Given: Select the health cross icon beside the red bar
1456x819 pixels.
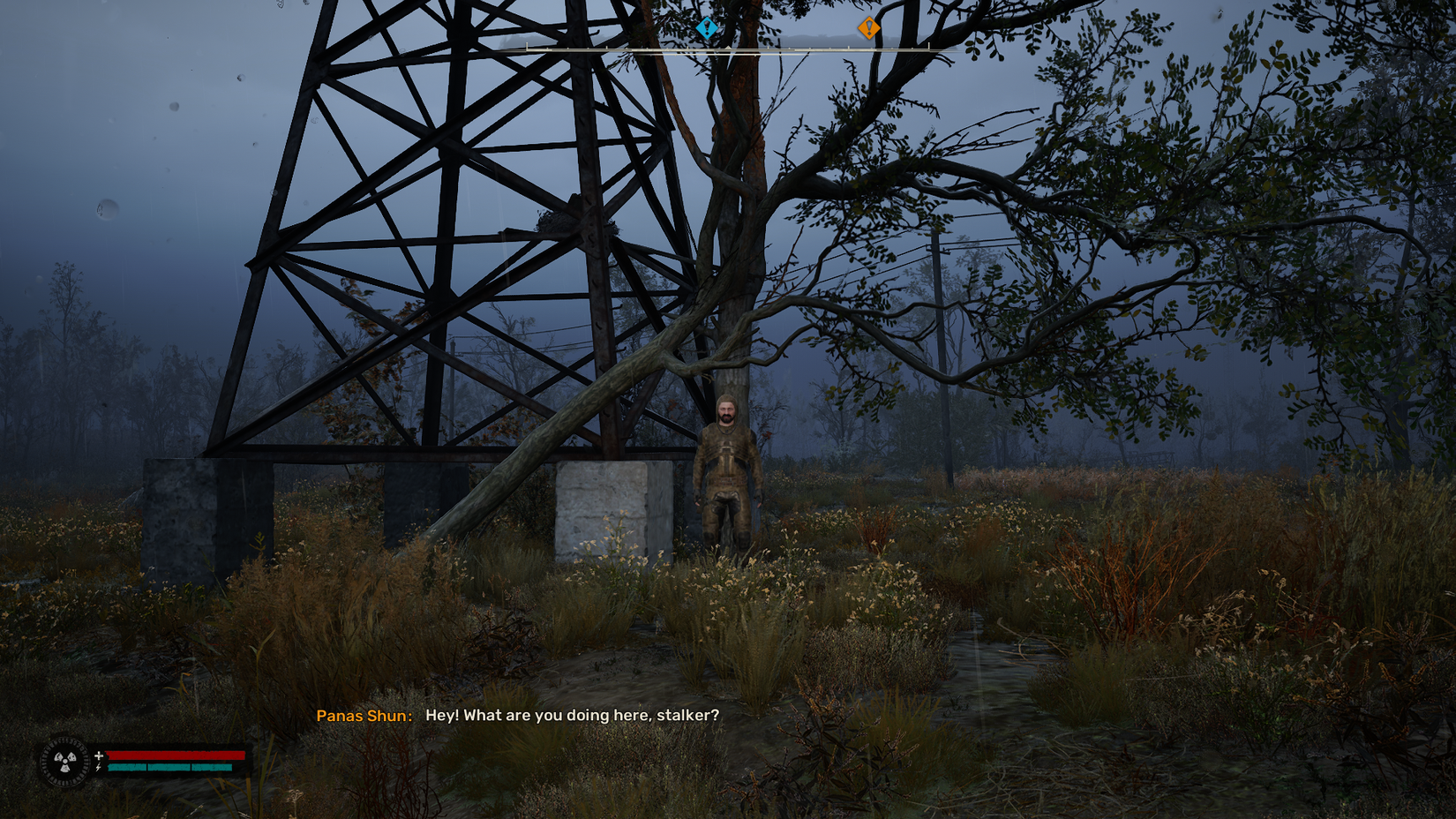Looking at the screenshot, I should (x=99, y=755).
